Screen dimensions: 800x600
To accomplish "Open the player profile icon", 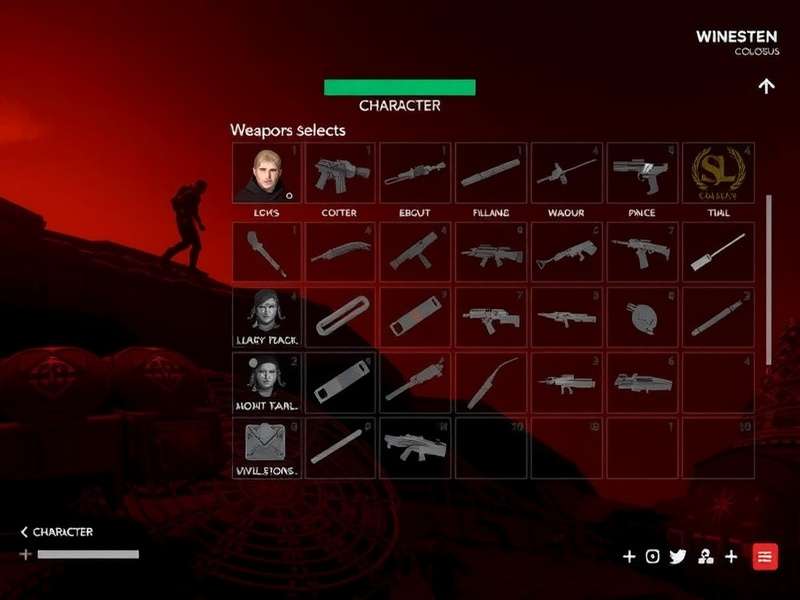I will [705, 557].
